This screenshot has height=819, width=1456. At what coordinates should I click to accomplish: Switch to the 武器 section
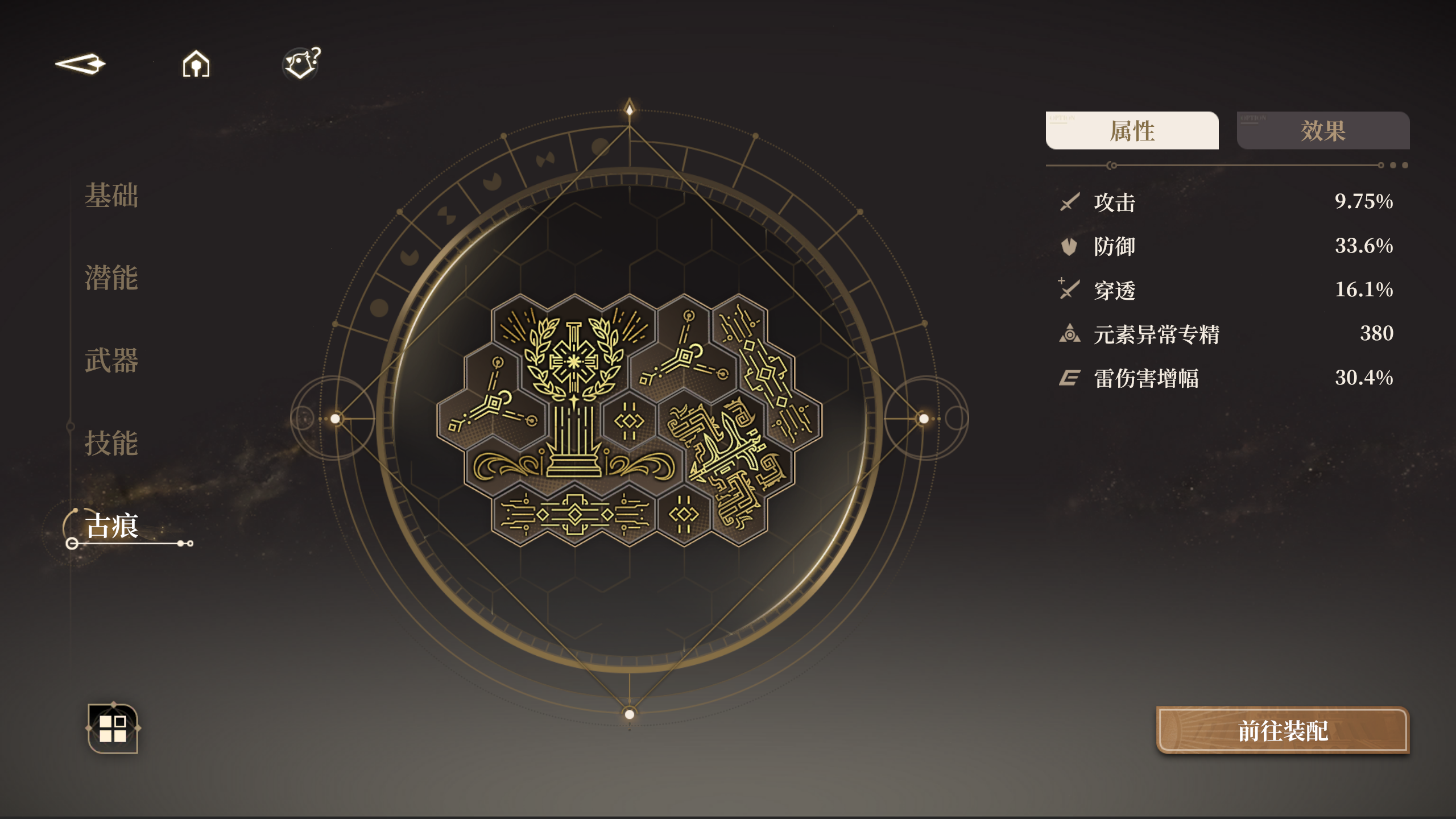click(x=111, y=361)
